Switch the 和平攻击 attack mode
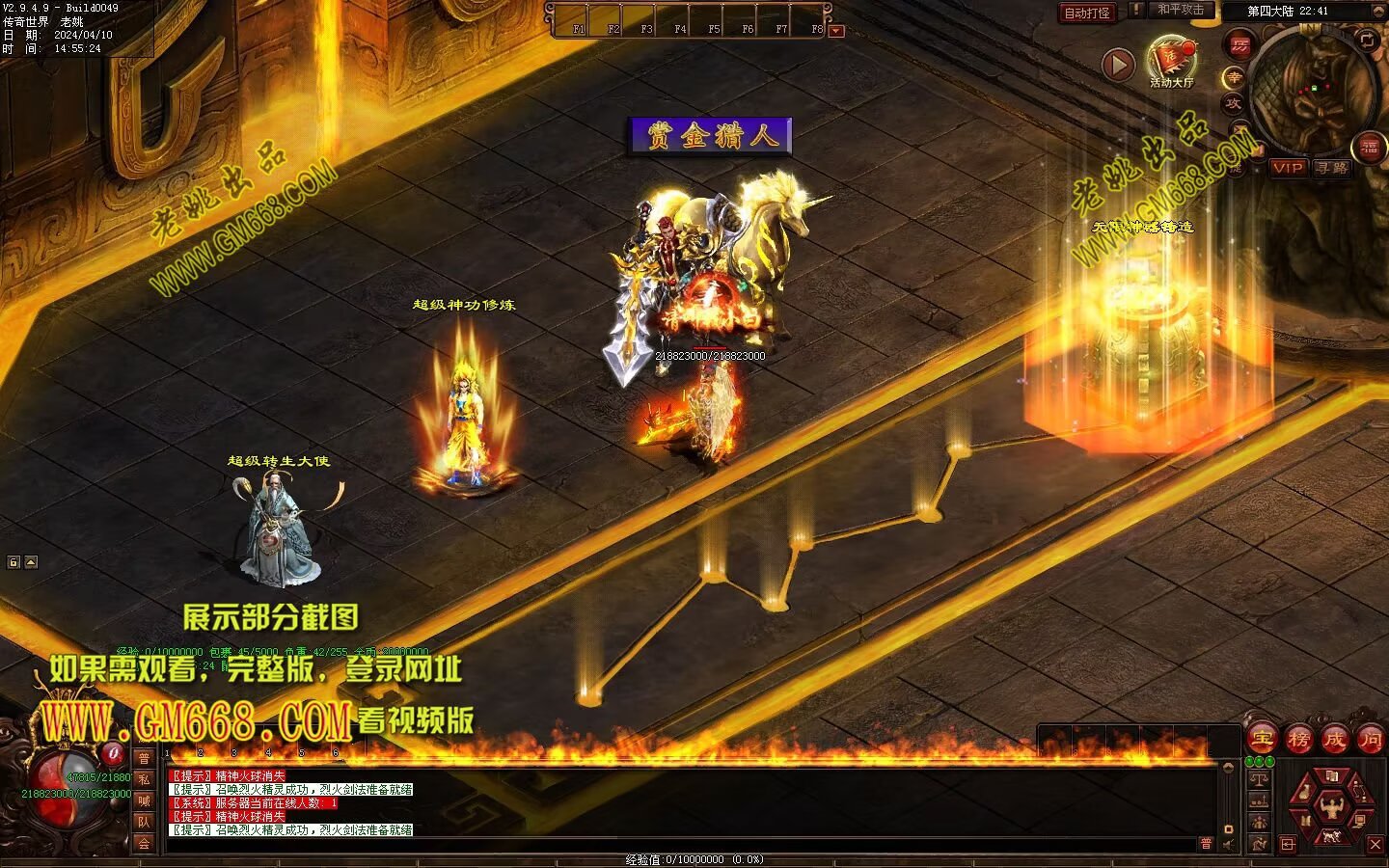The width and height of the screenshot is (1389, 868). [x=1181, y=11]
